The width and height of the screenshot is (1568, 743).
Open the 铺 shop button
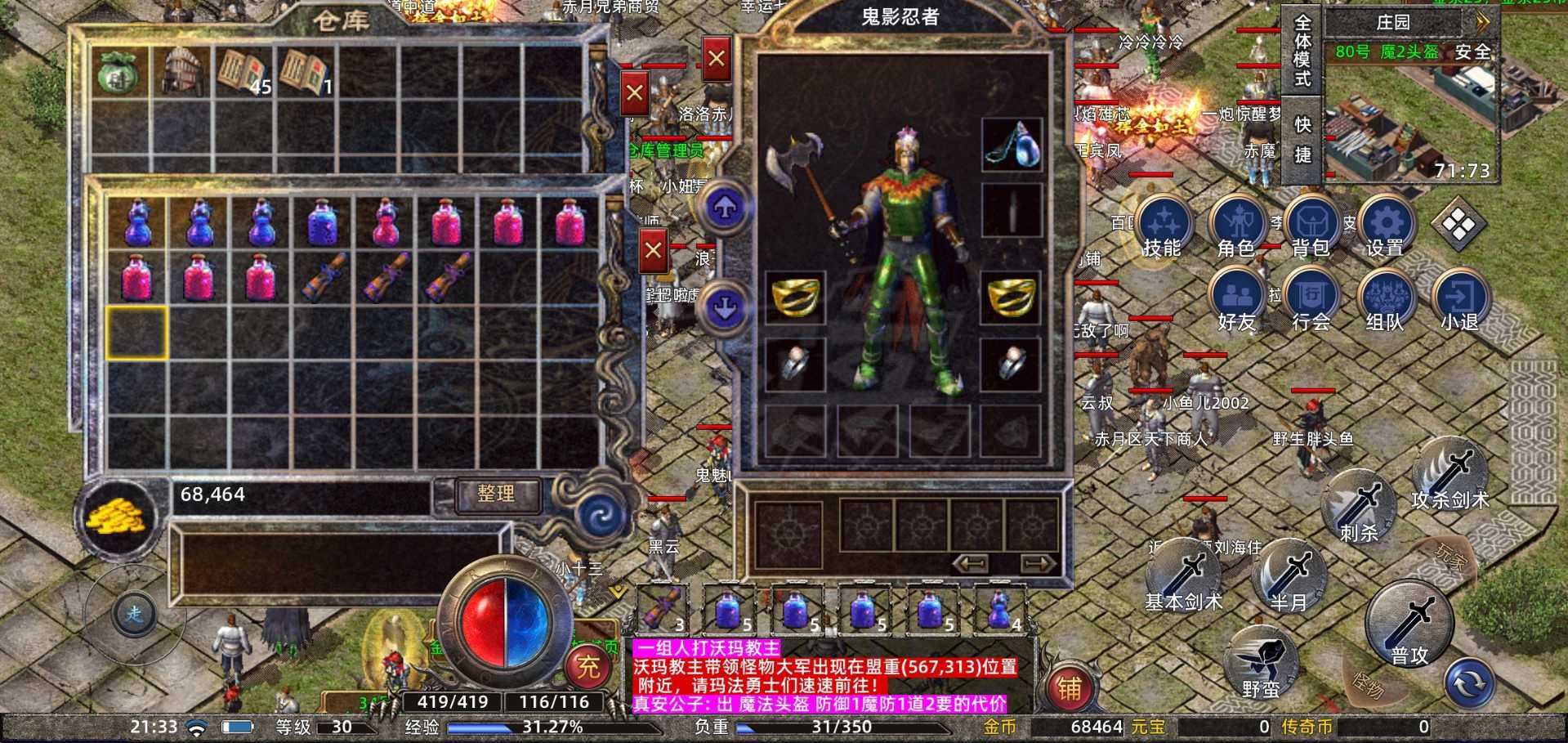[1070, 688]
